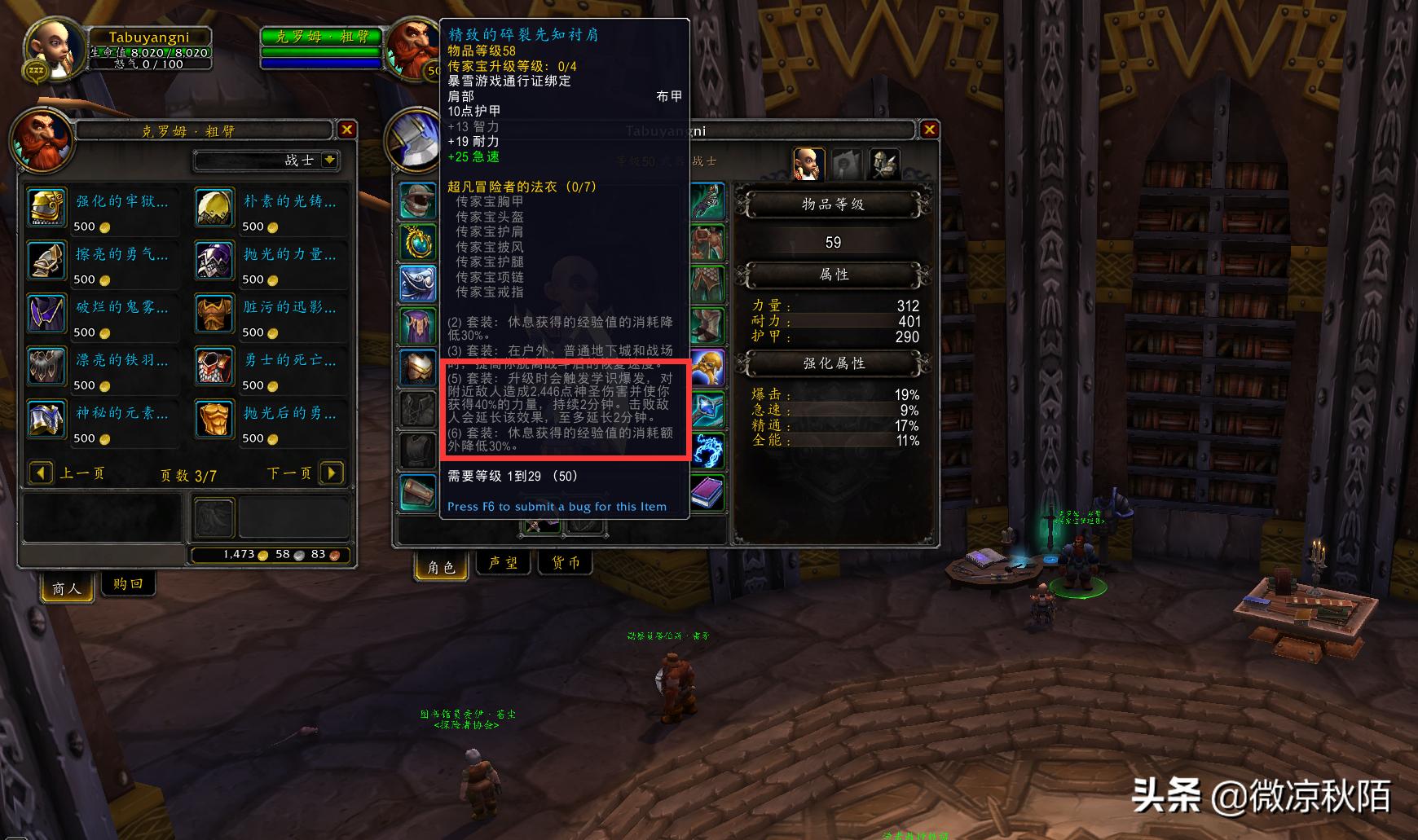Image resolution: width=1418 pixels, height=840 pixels.
Task: Switch to the 购回 buyback tab
Action: click(x=127, y=584)
